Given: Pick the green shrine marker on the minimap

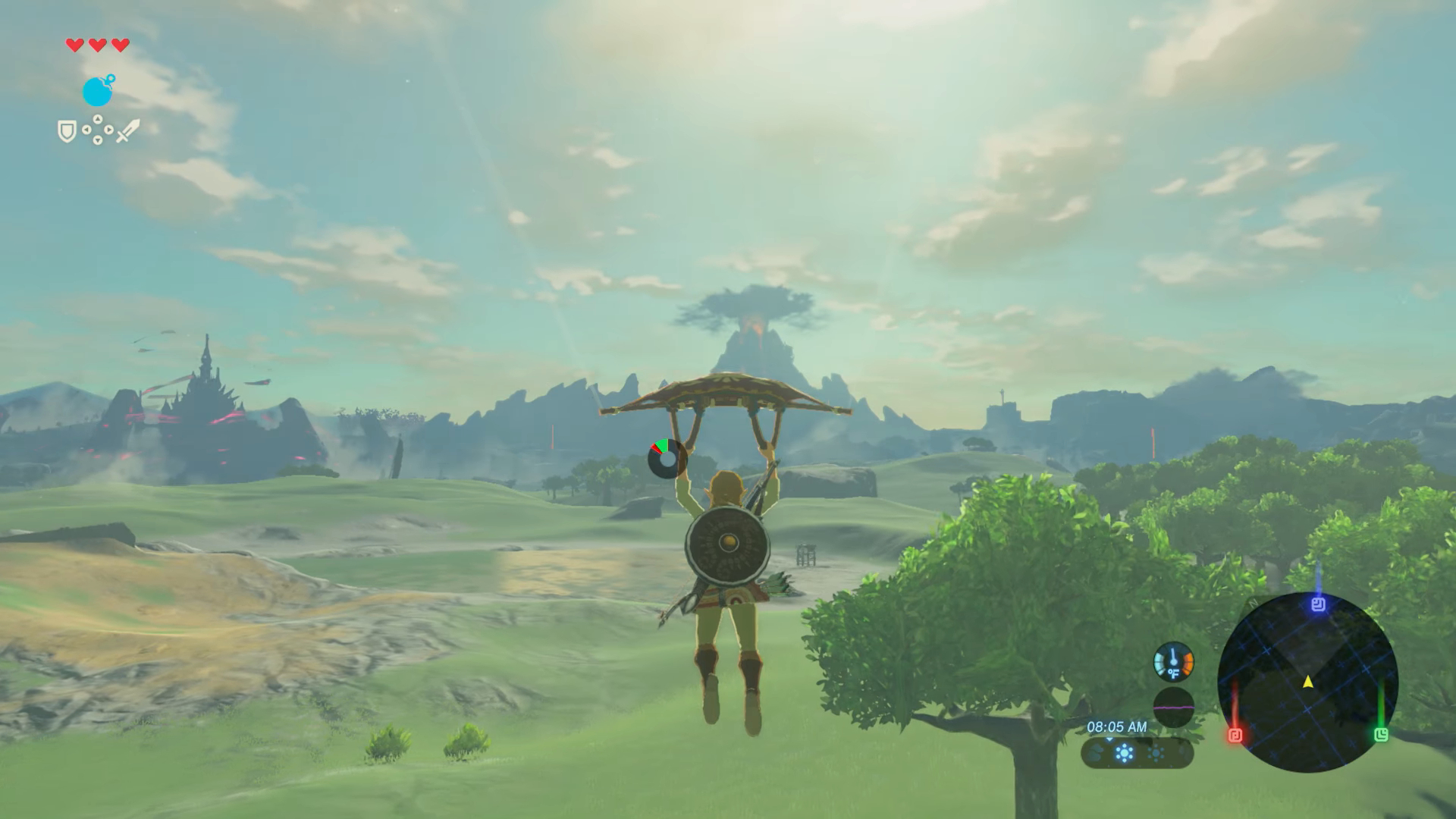Looking at the screenshot, I should click(x=1381, y=734).
